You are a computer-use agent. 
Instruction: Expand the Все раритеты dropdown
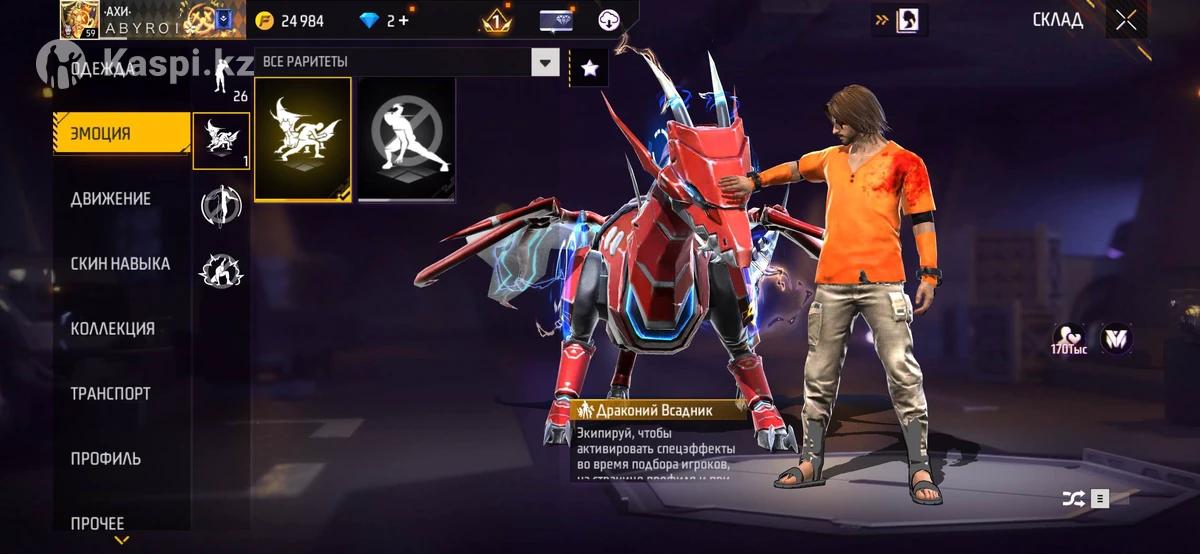pyautogui.click(x=545, y=63)
